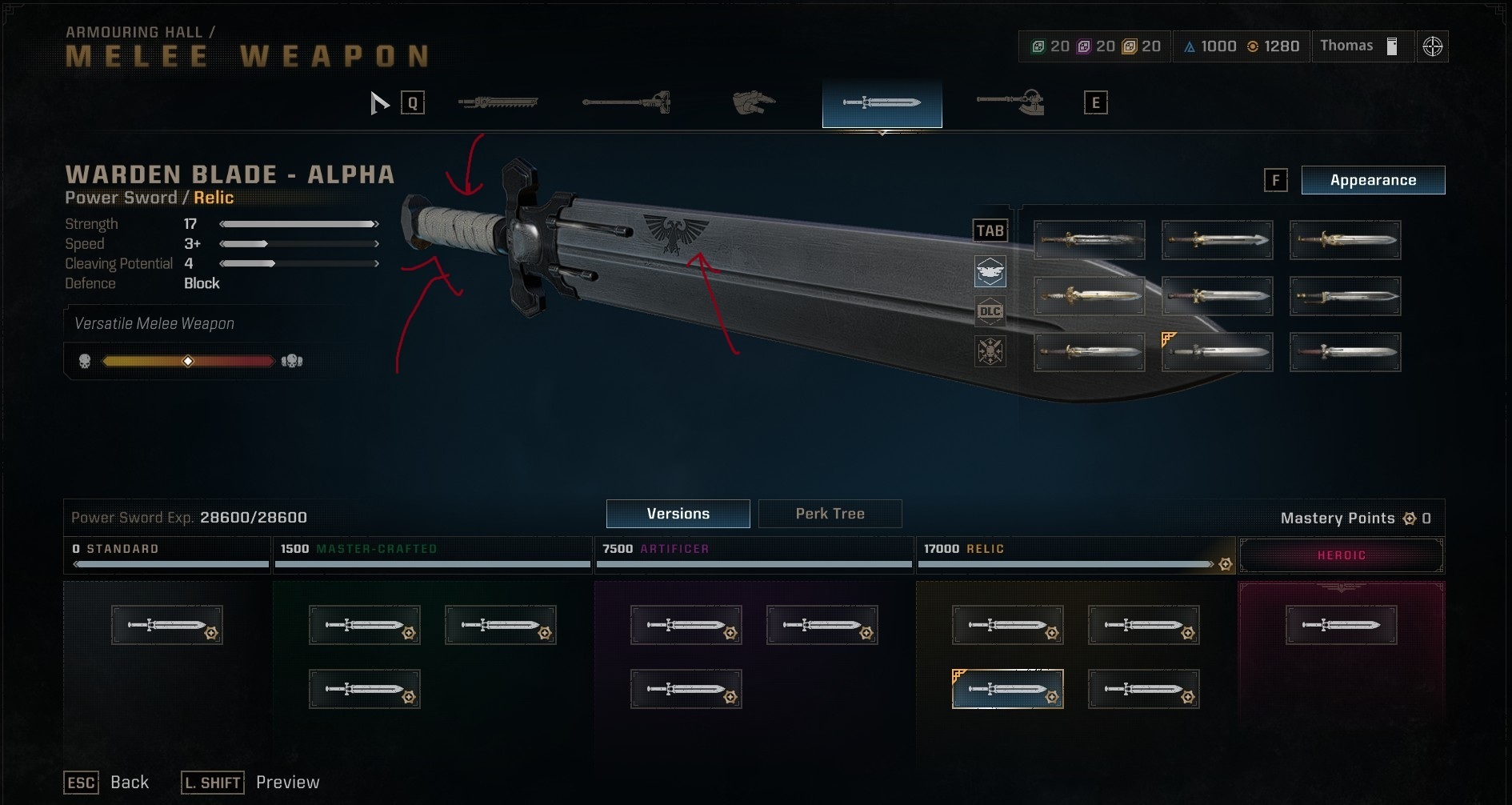
Task: Select the Chainsword weapon category
Action: click(496, 102)
